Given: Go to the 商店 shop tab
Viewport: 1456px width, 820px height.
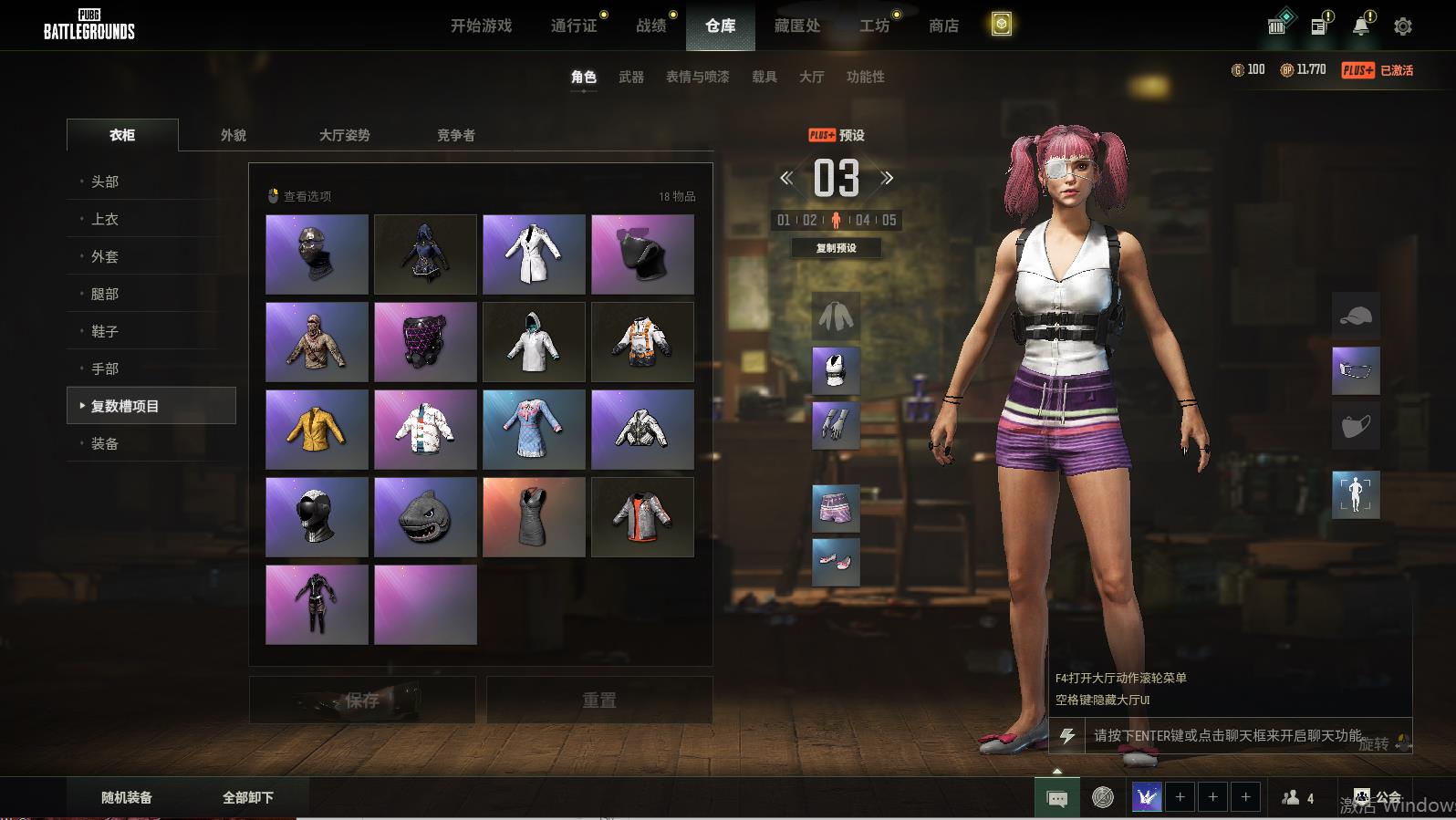Looking at the screenshot, I should point(943,26).
